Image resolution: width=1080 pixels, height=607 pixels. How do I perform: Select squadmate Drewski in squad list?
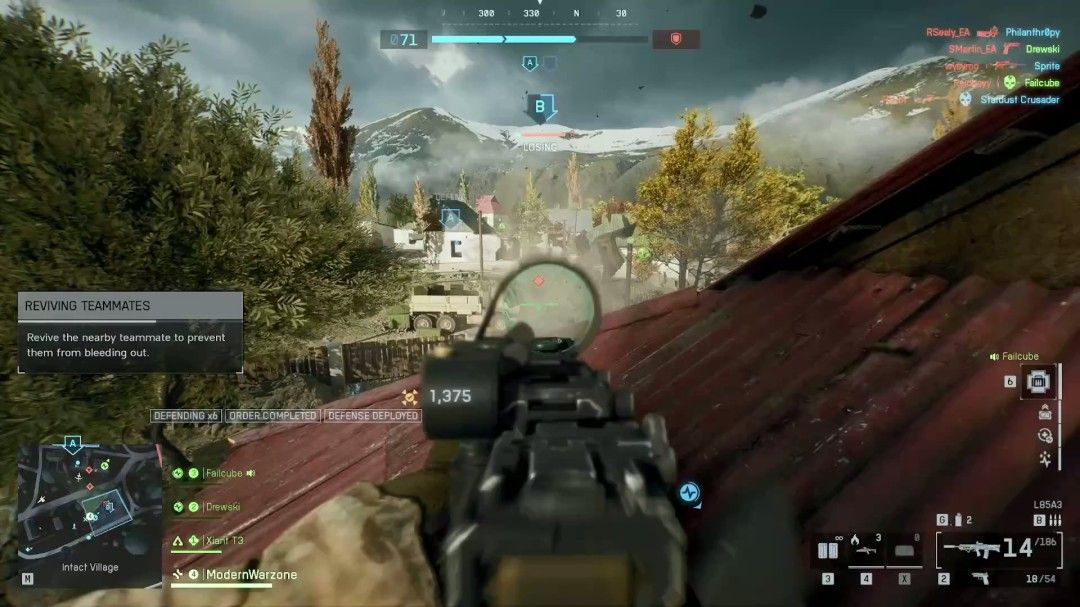(222, 507)
